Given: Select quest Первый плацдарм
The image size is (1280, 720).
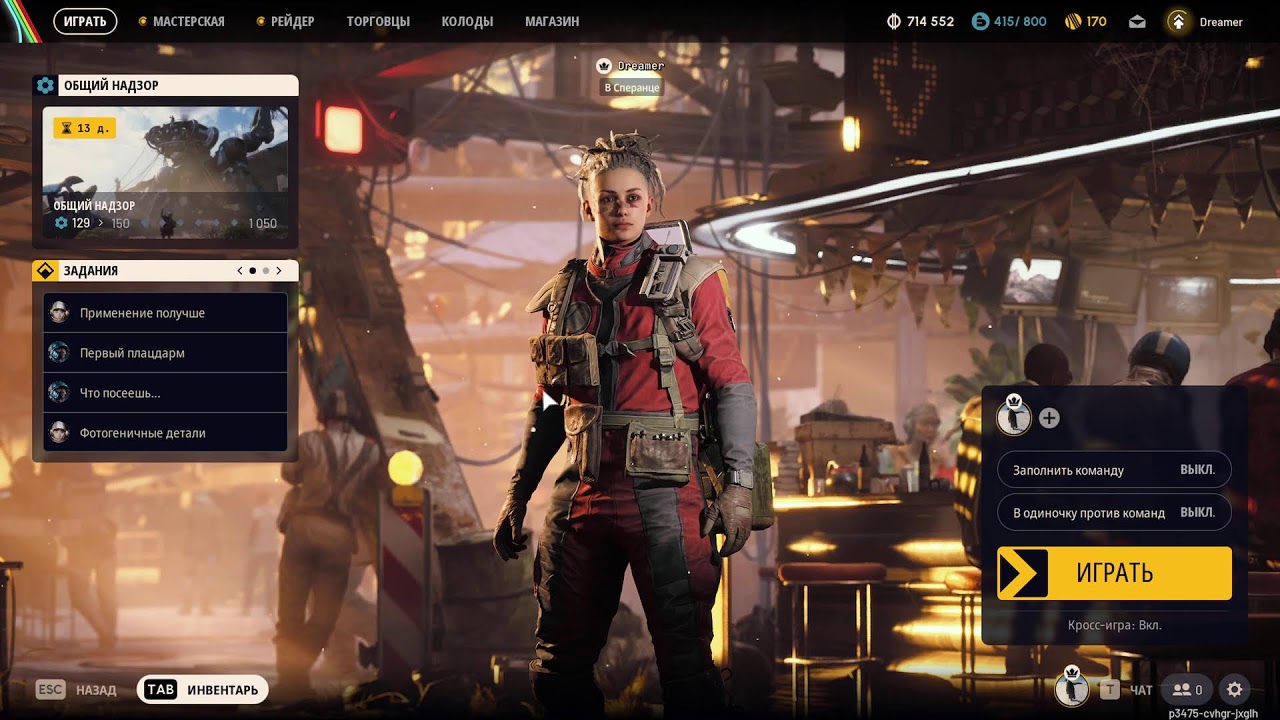Looking at the screenshot, I should (165, 353).
